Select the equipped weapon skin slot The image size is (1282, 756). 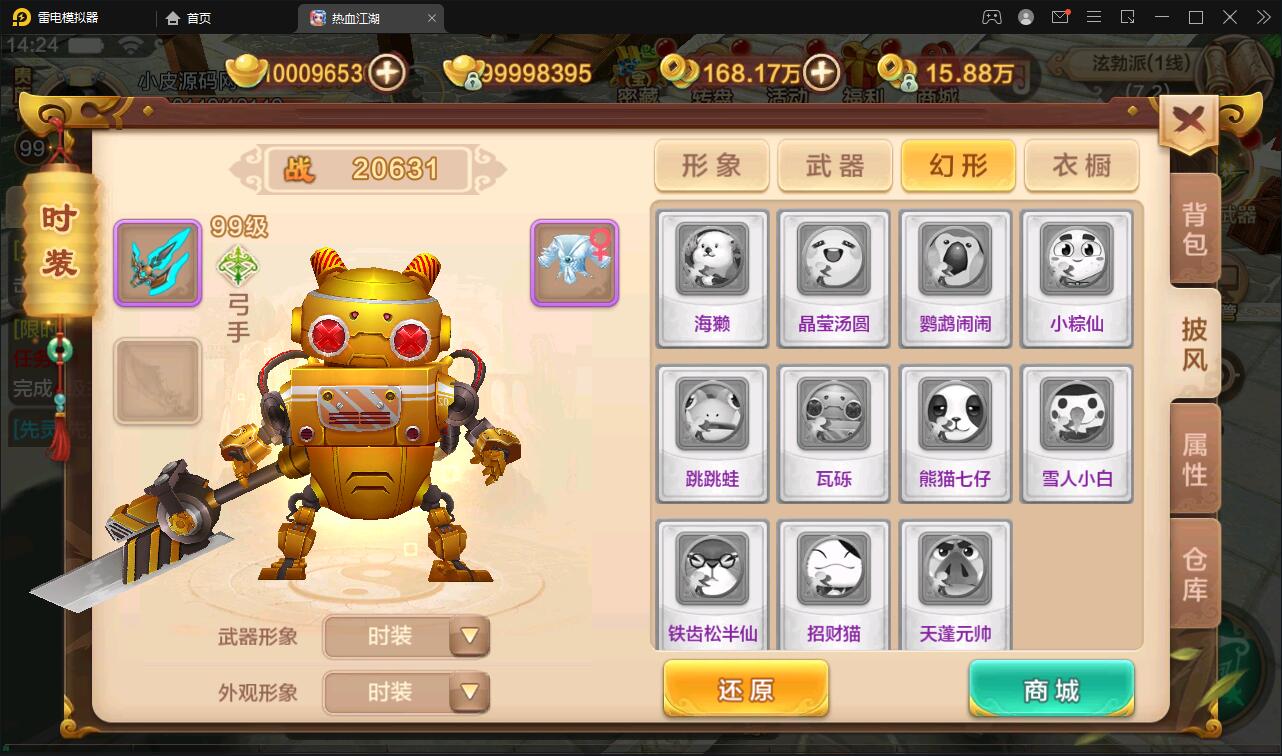tap(157, 260)
